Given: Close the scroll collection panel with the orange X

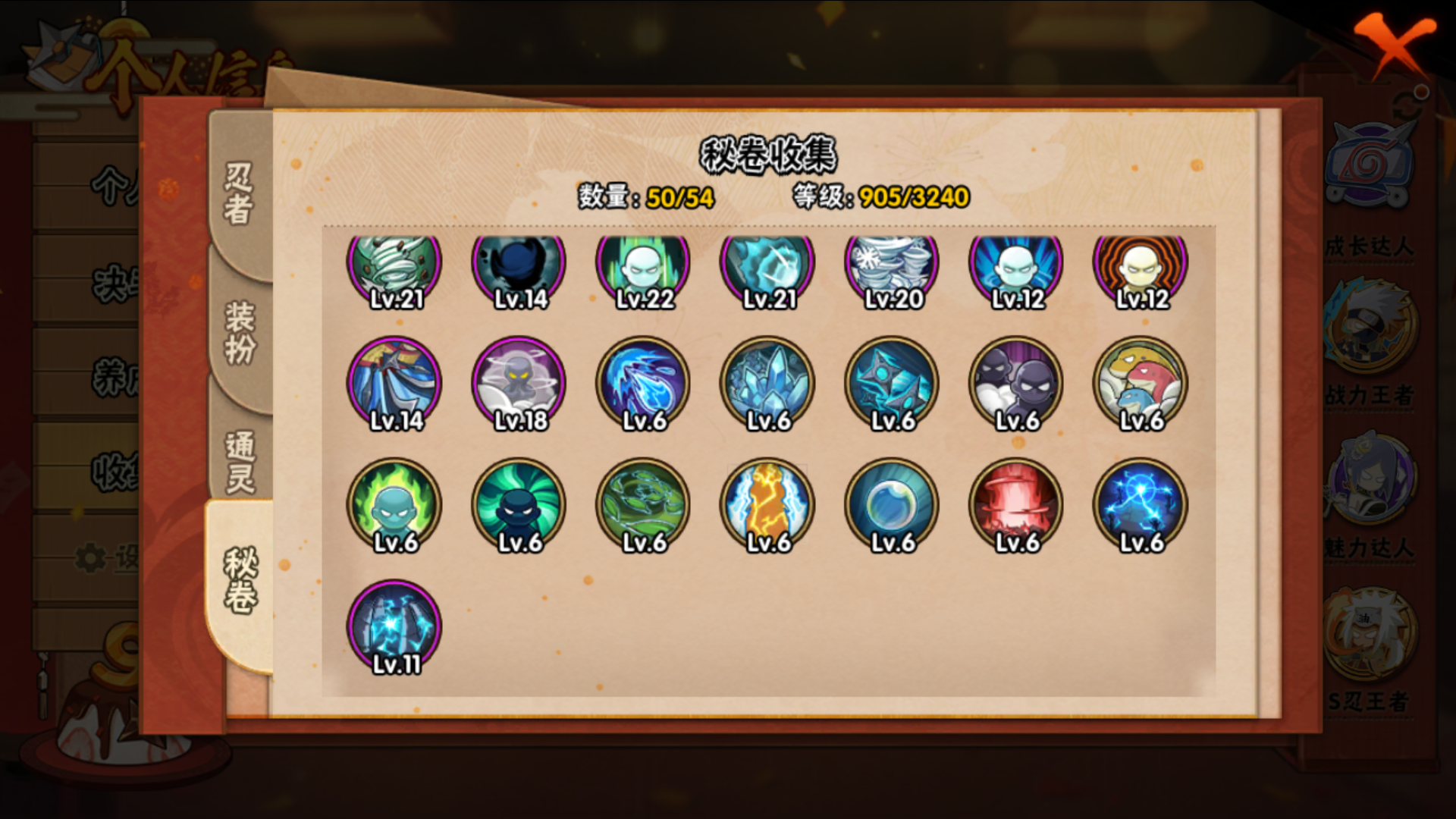Looking at the screenshot, I should [1394, 44].
